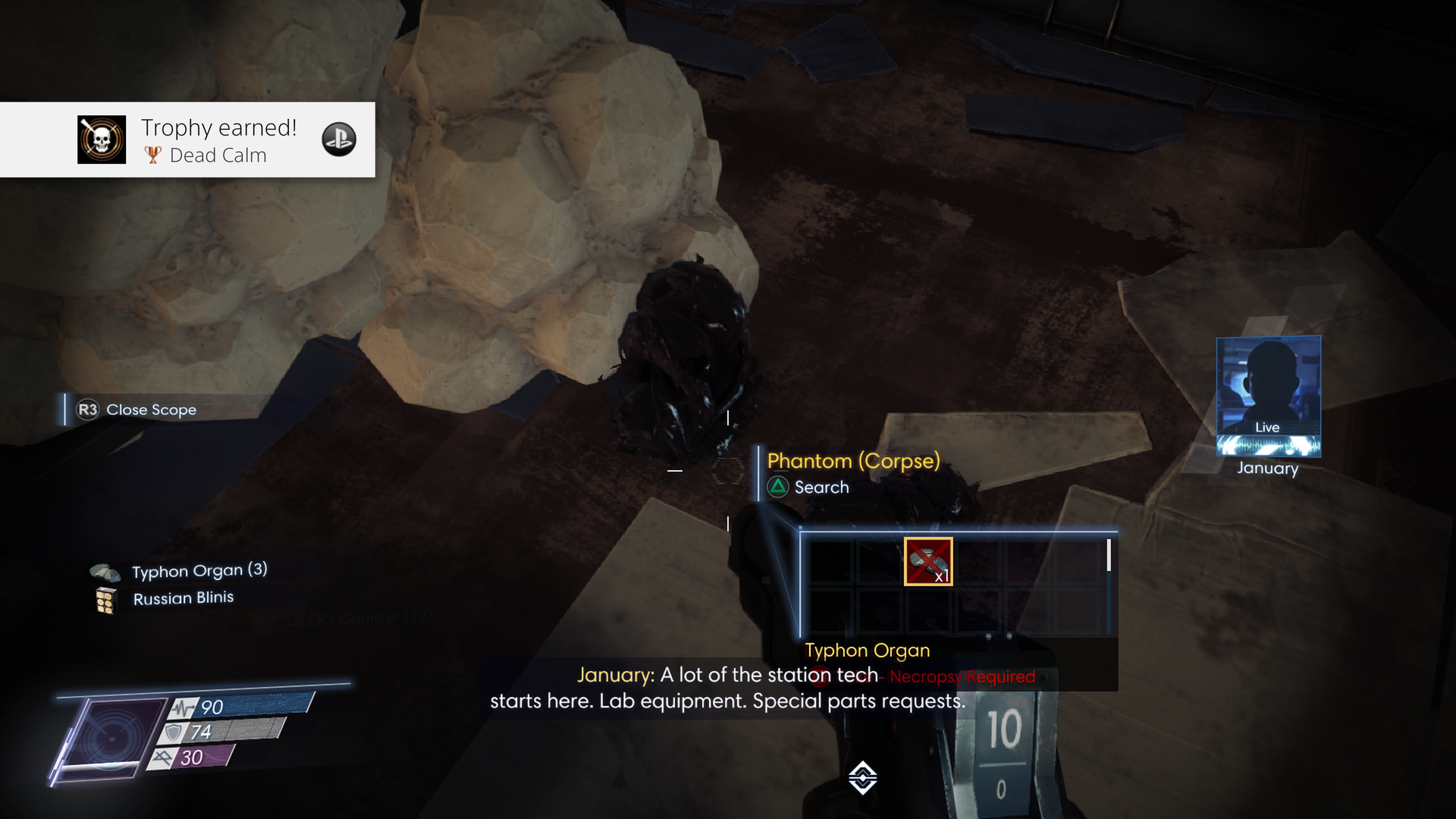Select the Russian Blinis item icon
The width and height of the screenshot is (1456, 819).
tap(107, 598)
